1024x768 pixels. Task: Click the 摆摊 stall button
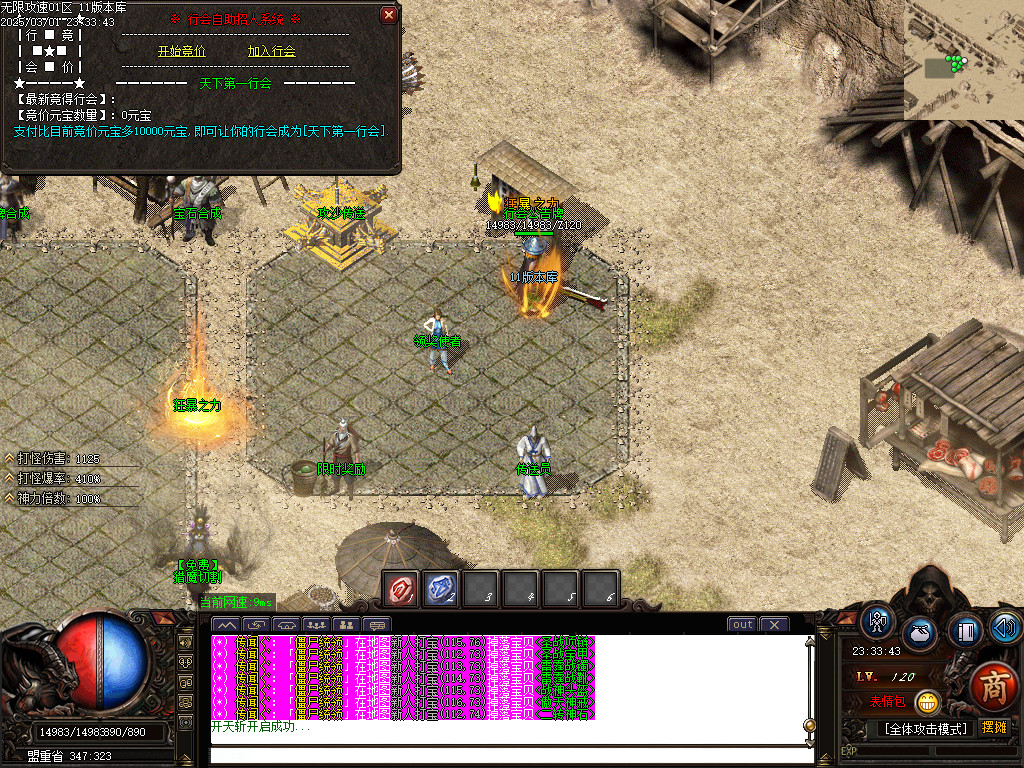click(x=994, y=728)
